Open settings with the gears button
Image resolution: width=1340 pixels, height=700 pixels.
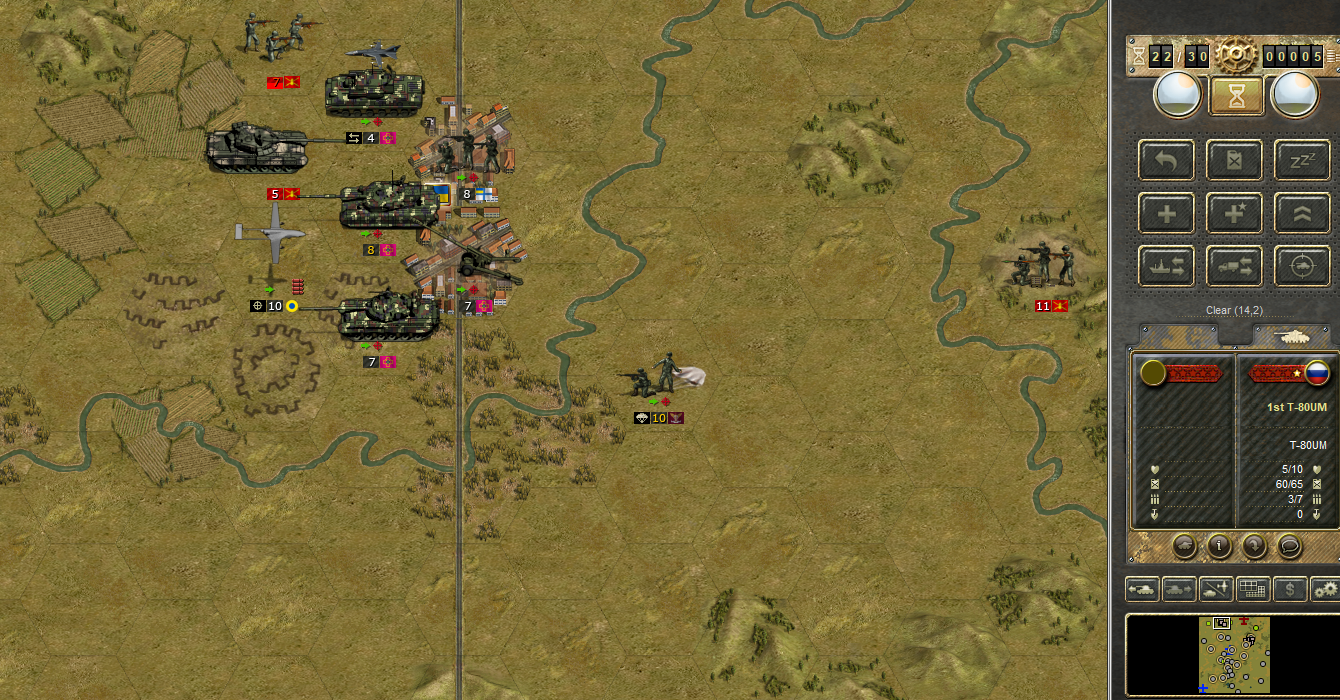tap(1326, 589)
